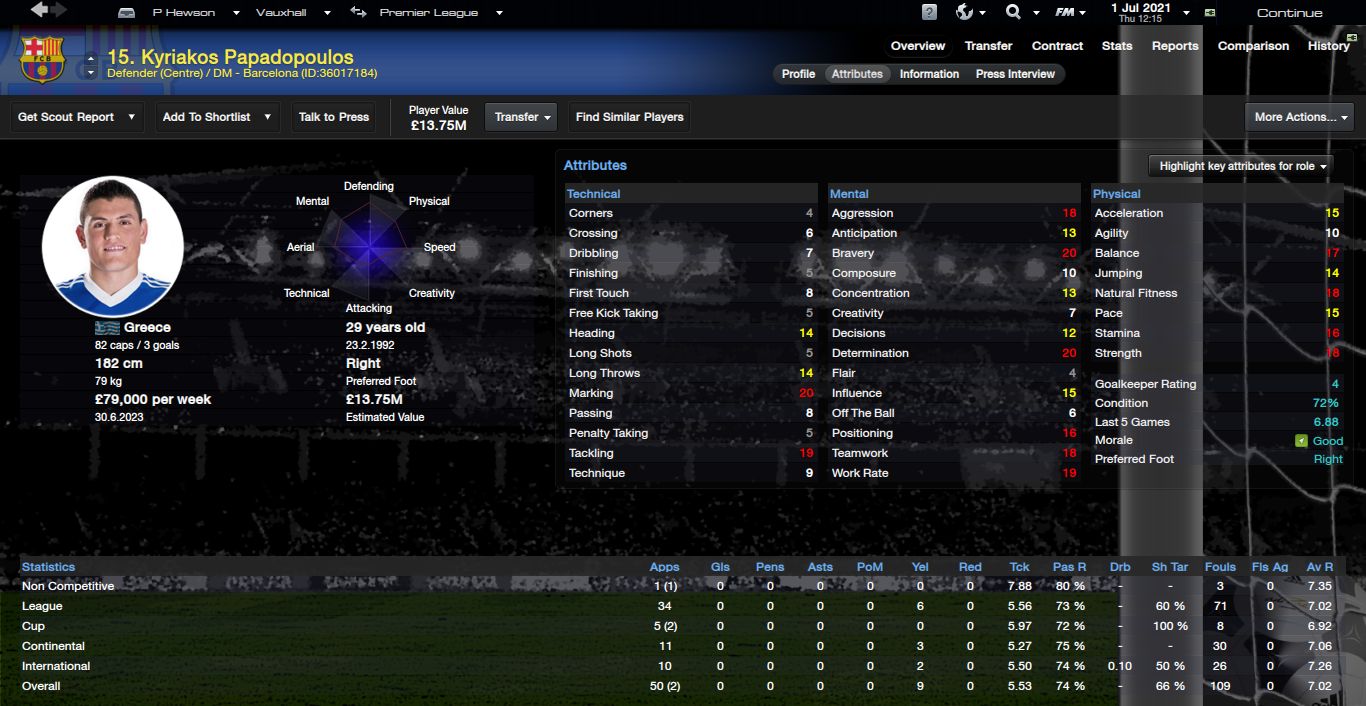View the History tab
1366x706 pixels.
coord(1328,46)
